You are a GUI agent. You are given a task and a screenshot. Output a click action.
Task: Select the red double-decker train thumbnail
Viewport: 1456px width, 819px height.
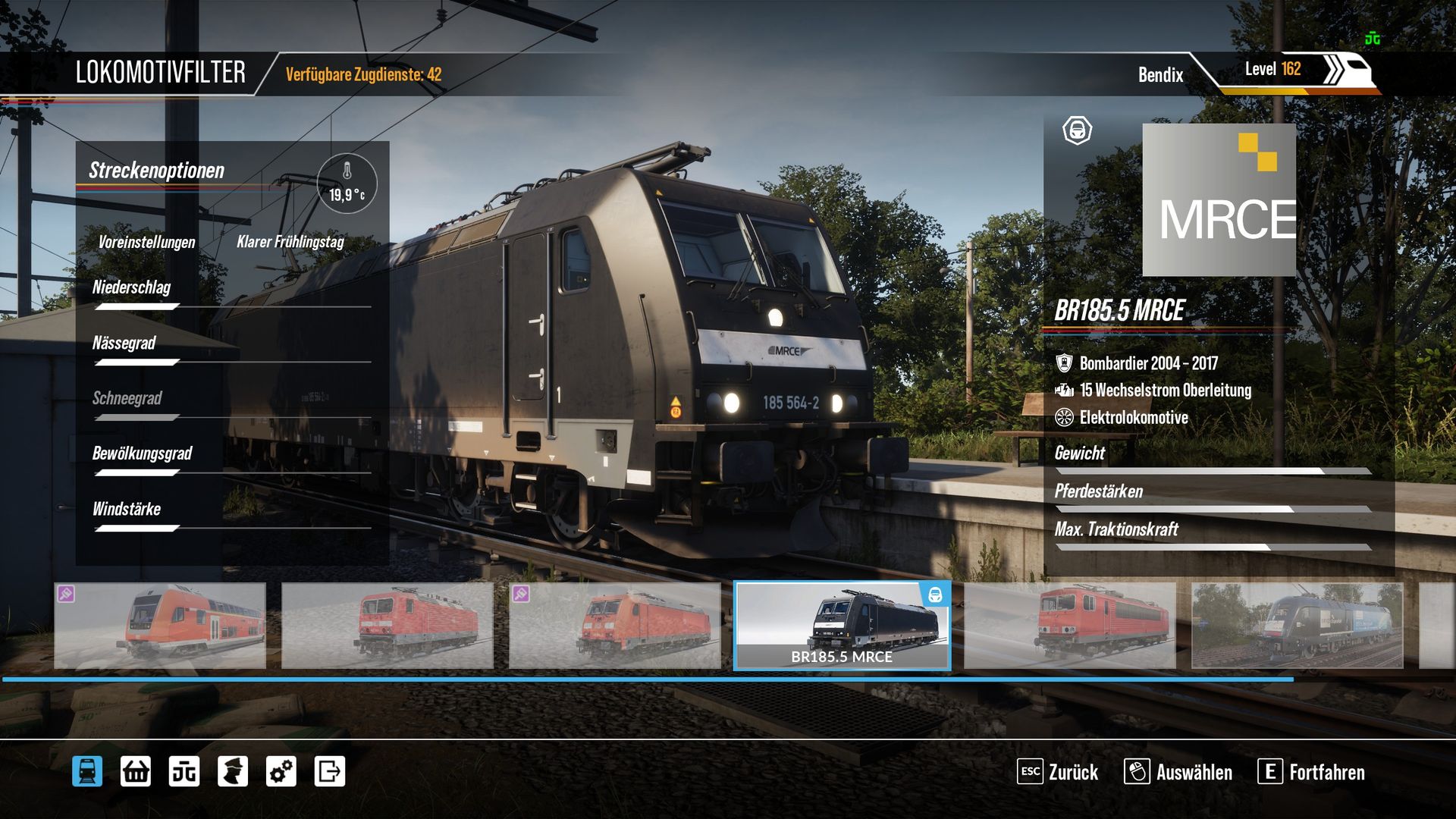click(160, 626)
